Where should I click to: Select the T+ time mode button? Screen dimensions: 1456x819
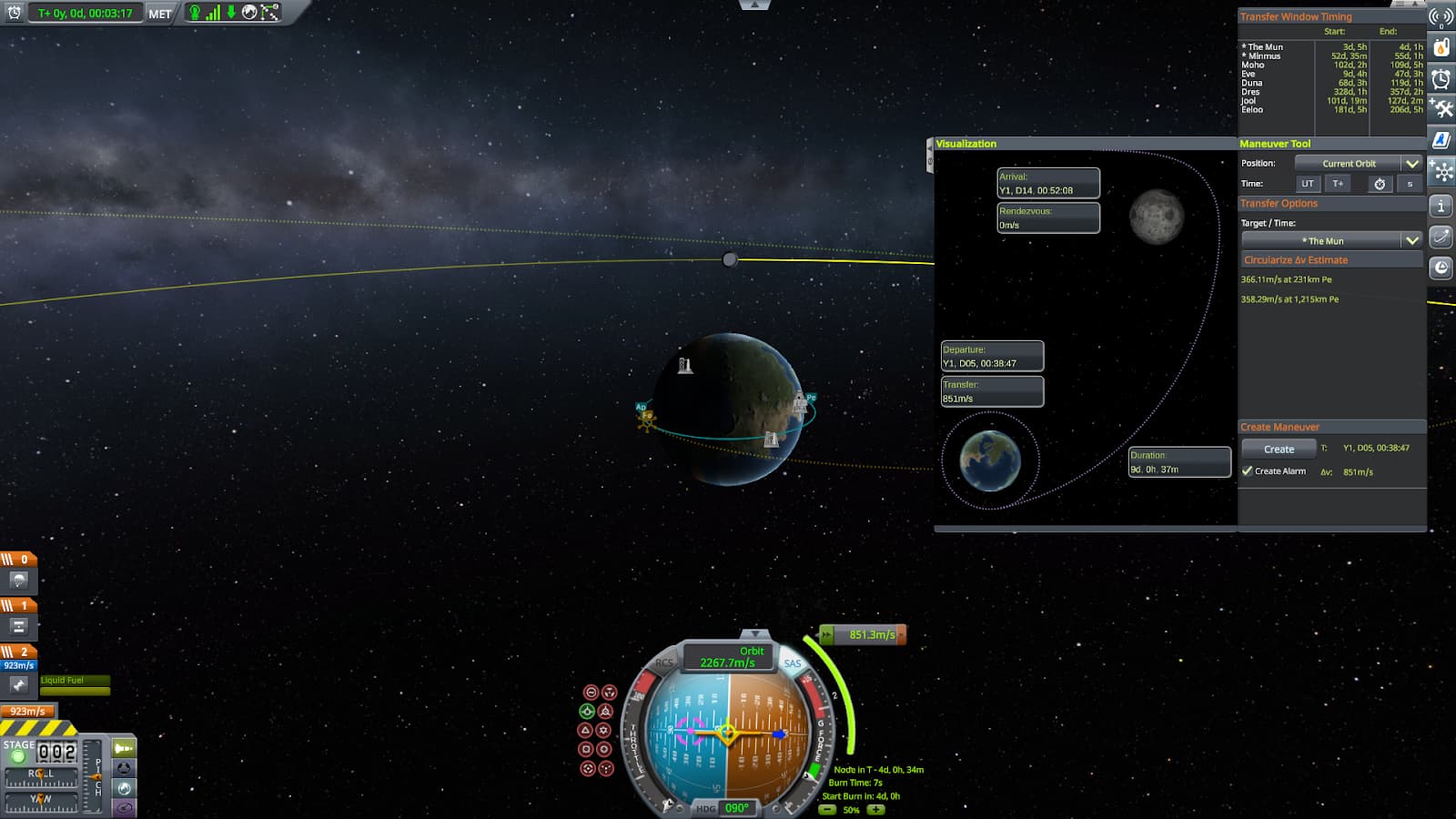pos(1338,184)
